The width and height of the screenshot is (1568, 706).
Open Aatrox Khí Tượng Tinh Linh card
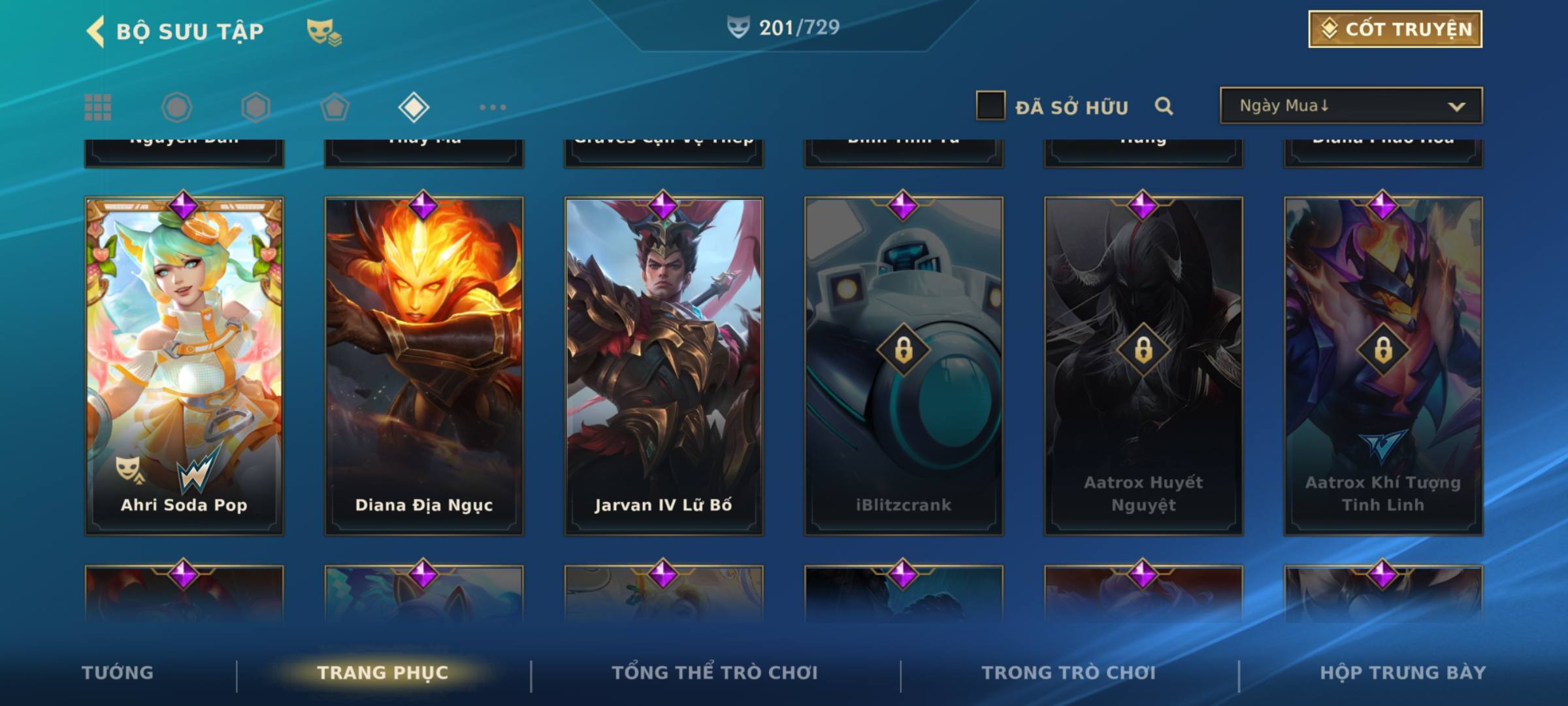pyautogui.click(x=1383, y=366)
